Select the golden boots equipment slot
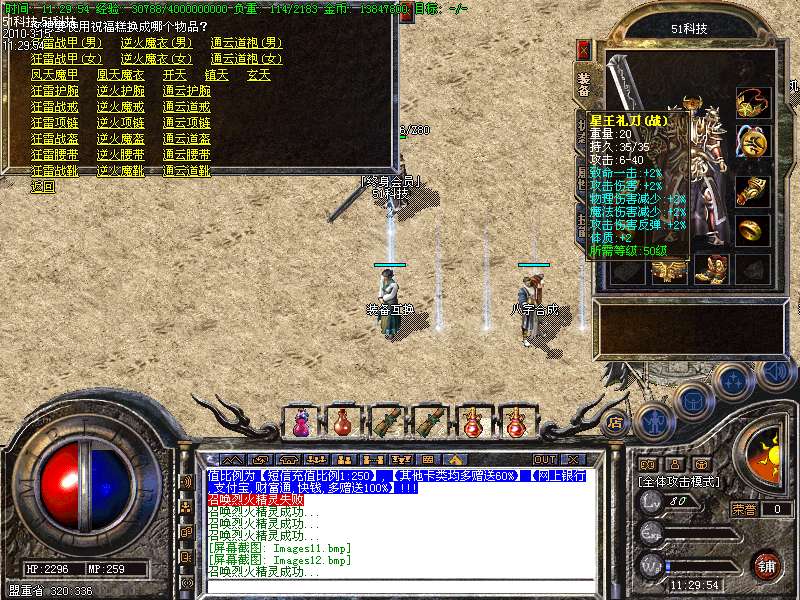 pos(710,268)
